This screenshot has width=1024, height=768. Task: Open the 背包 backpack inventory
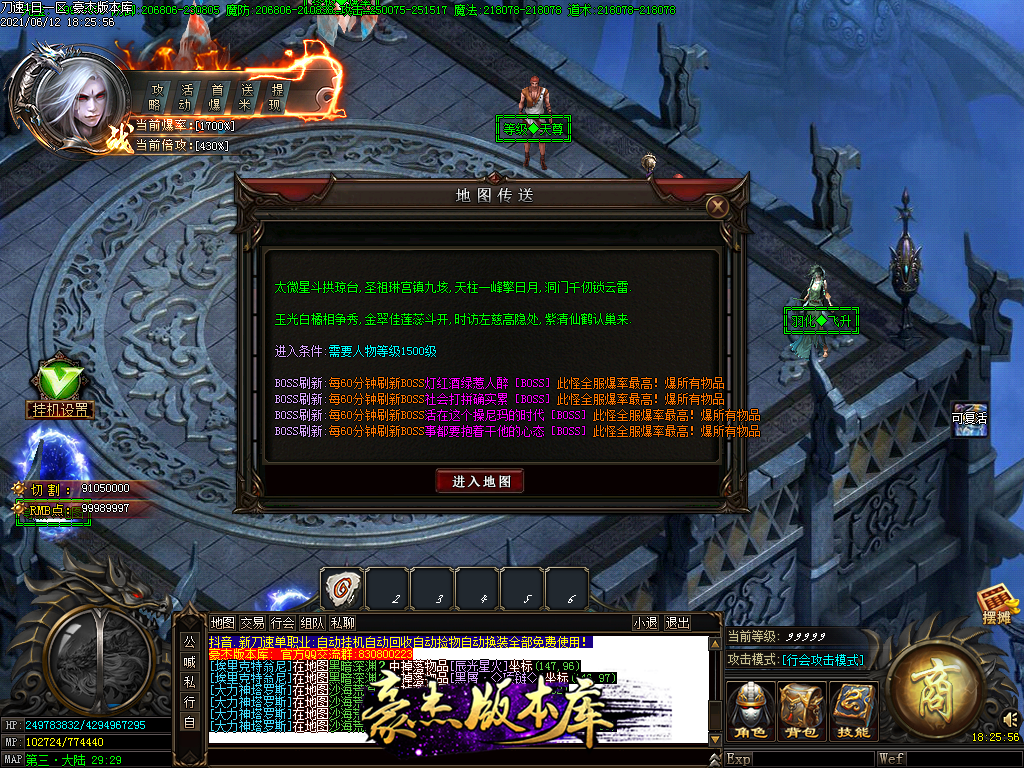802,712
